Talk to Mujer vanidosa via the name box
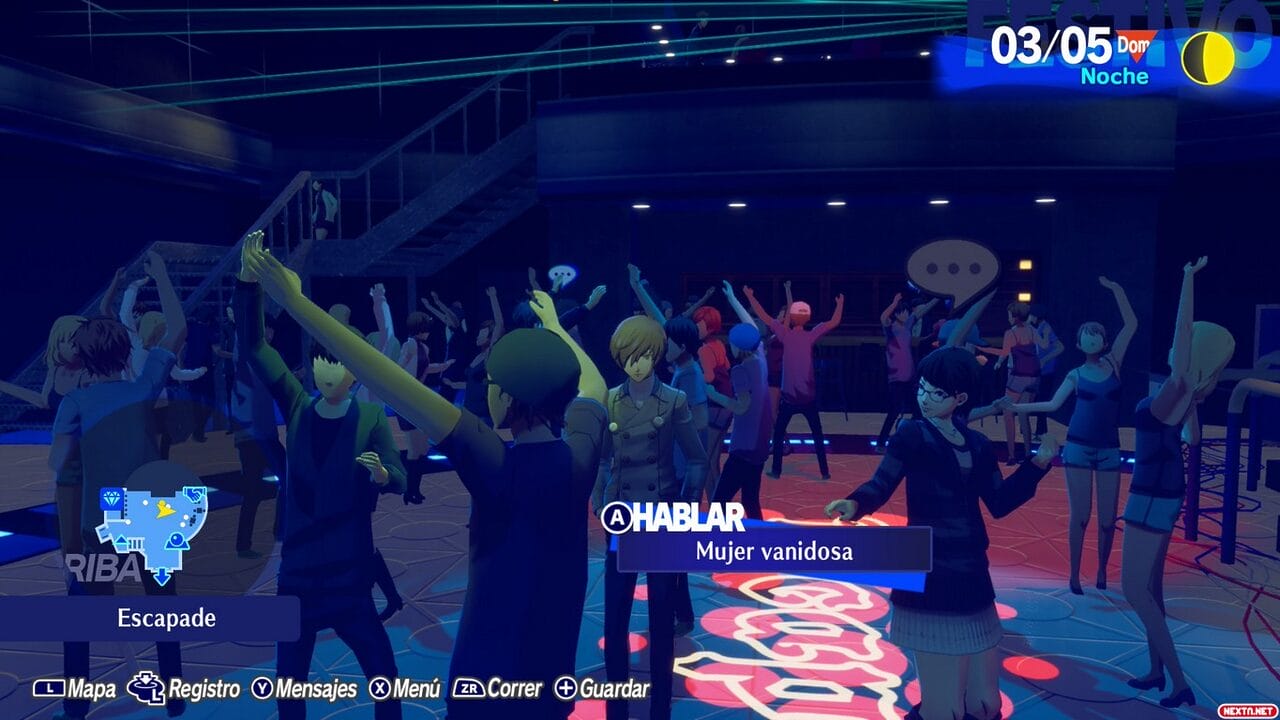This screenshot has width=1280, height=720. (x=773, y=550)
